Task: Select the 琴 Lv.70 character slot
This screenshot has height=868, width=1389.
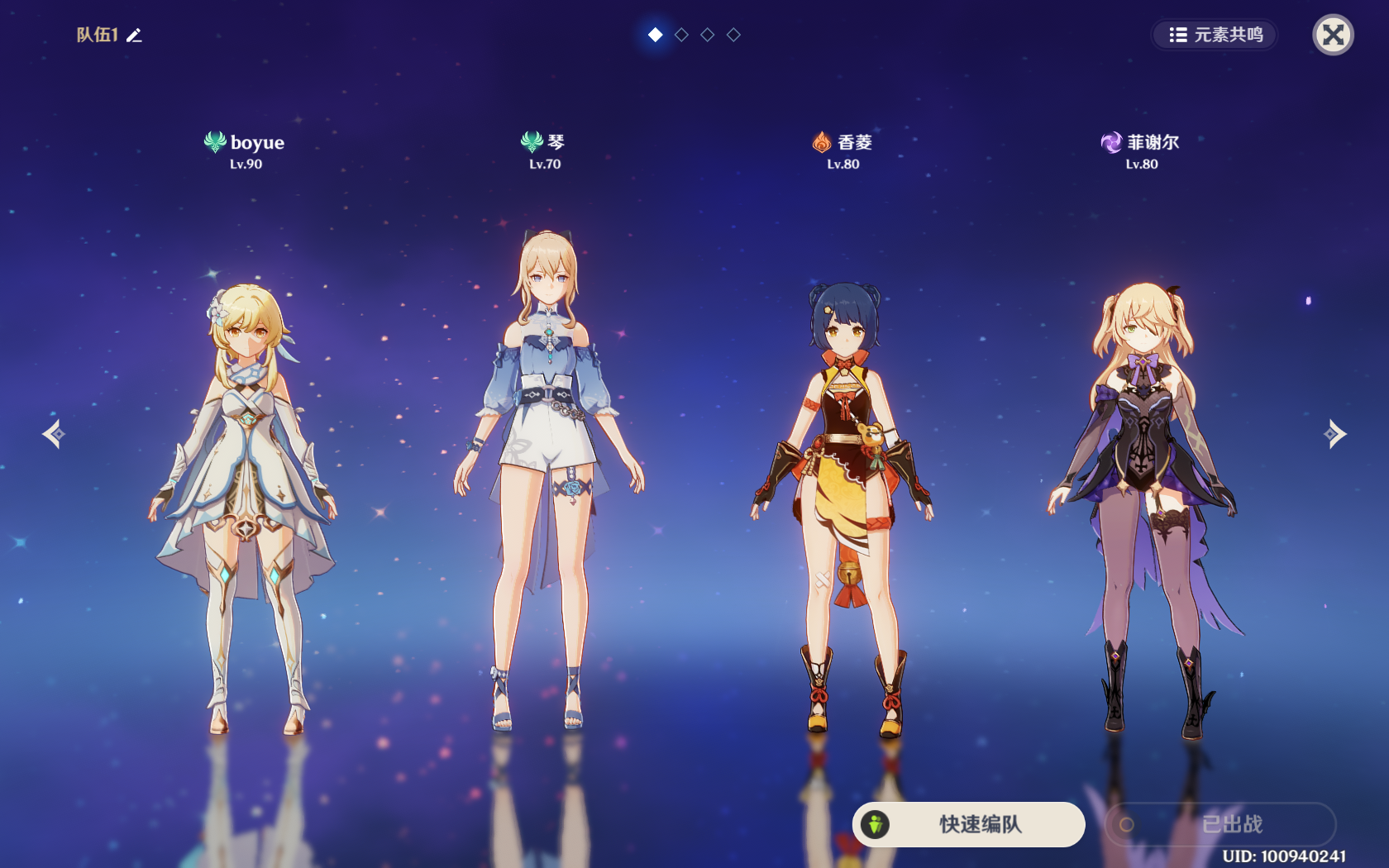Action: [x=545, y=479]
